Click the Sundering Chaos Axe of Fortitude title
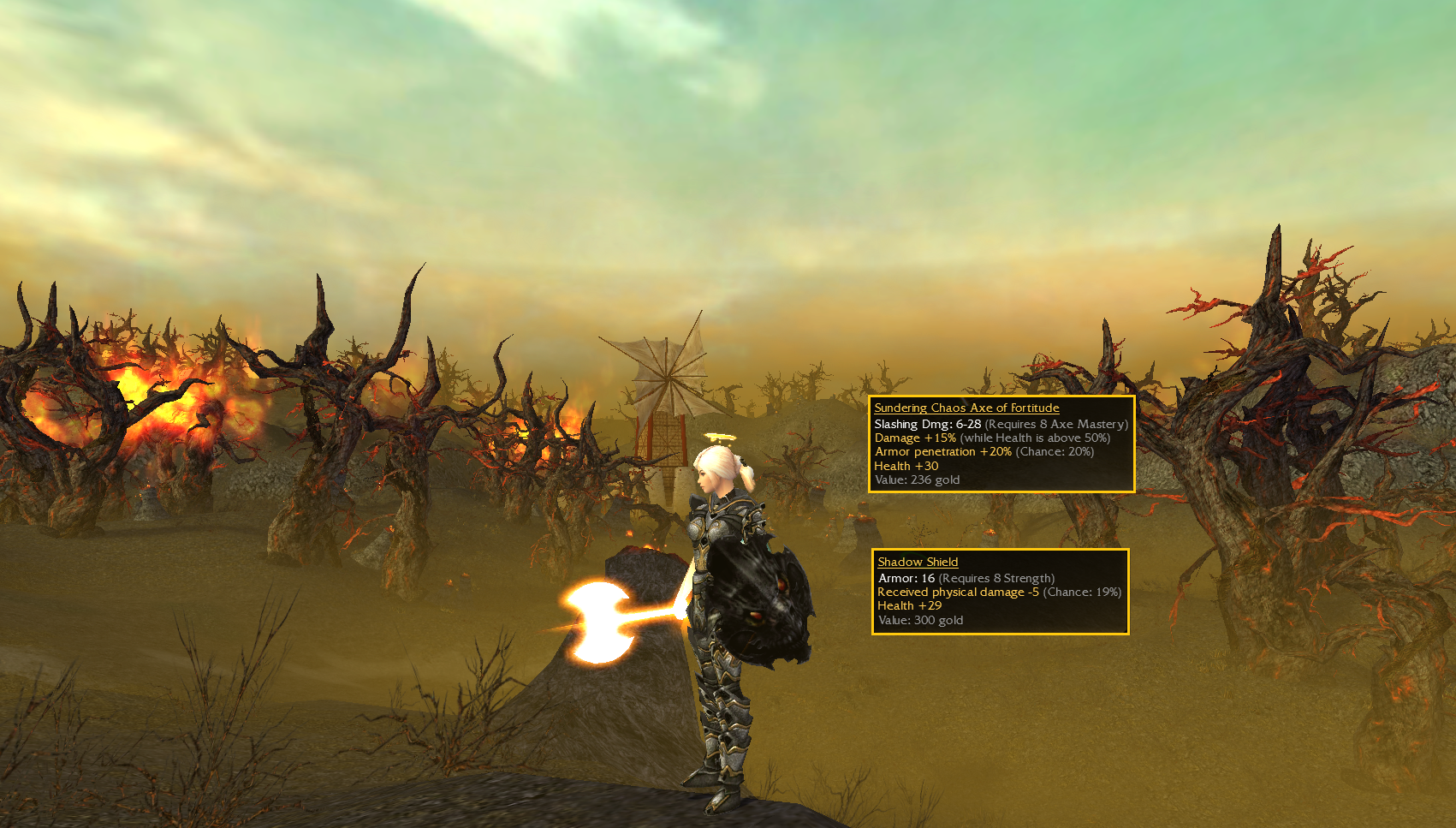The image size is (1456, 828). point(966,408)
